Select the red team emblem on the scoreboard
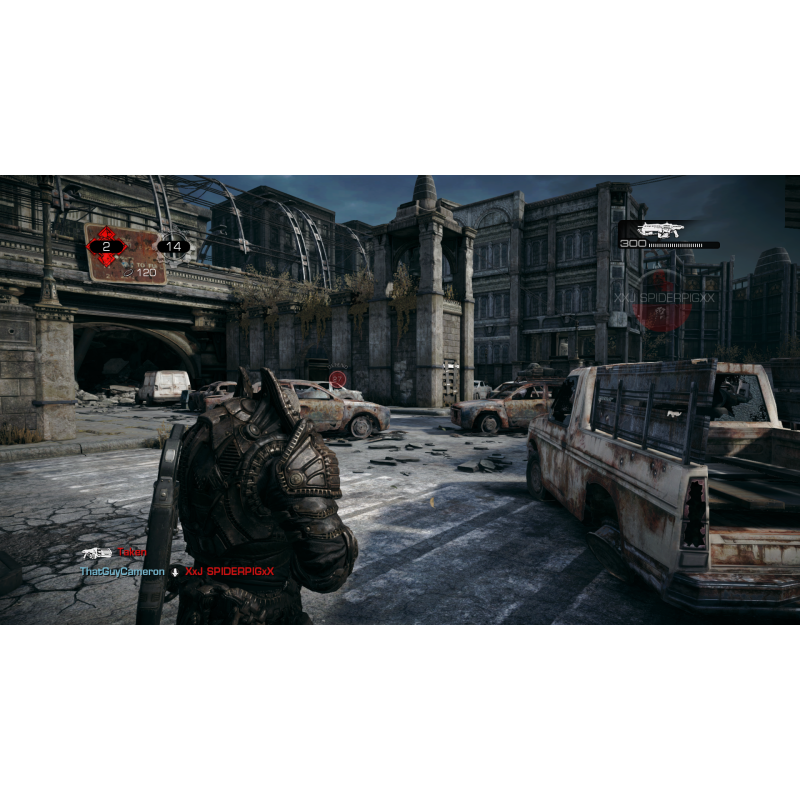This screenshot has width=800, height=800. click(106, 245)
